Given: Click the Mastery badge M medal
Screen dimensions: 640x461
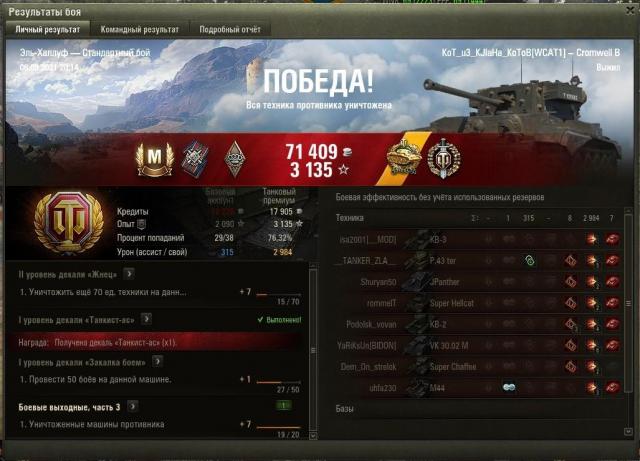Looking at the screenshot, I should click(x=155, y=155).
